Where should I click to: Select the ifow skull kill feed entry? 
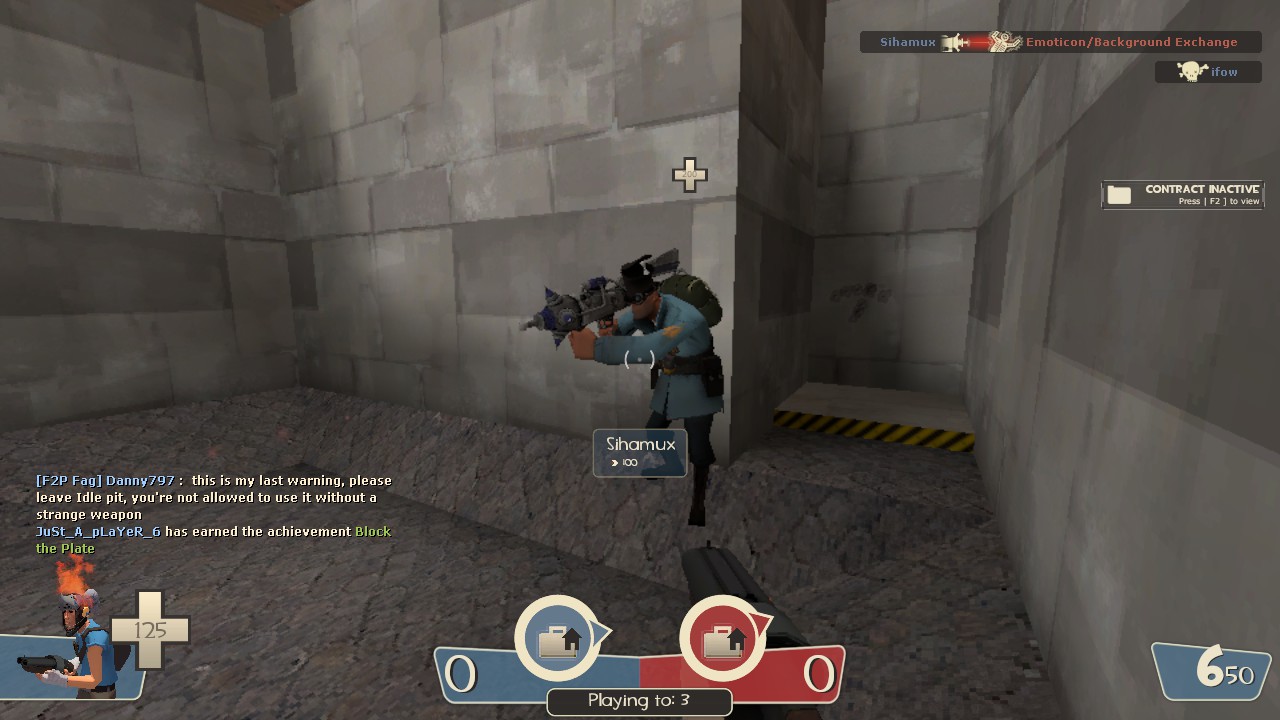pos(1208,72)
